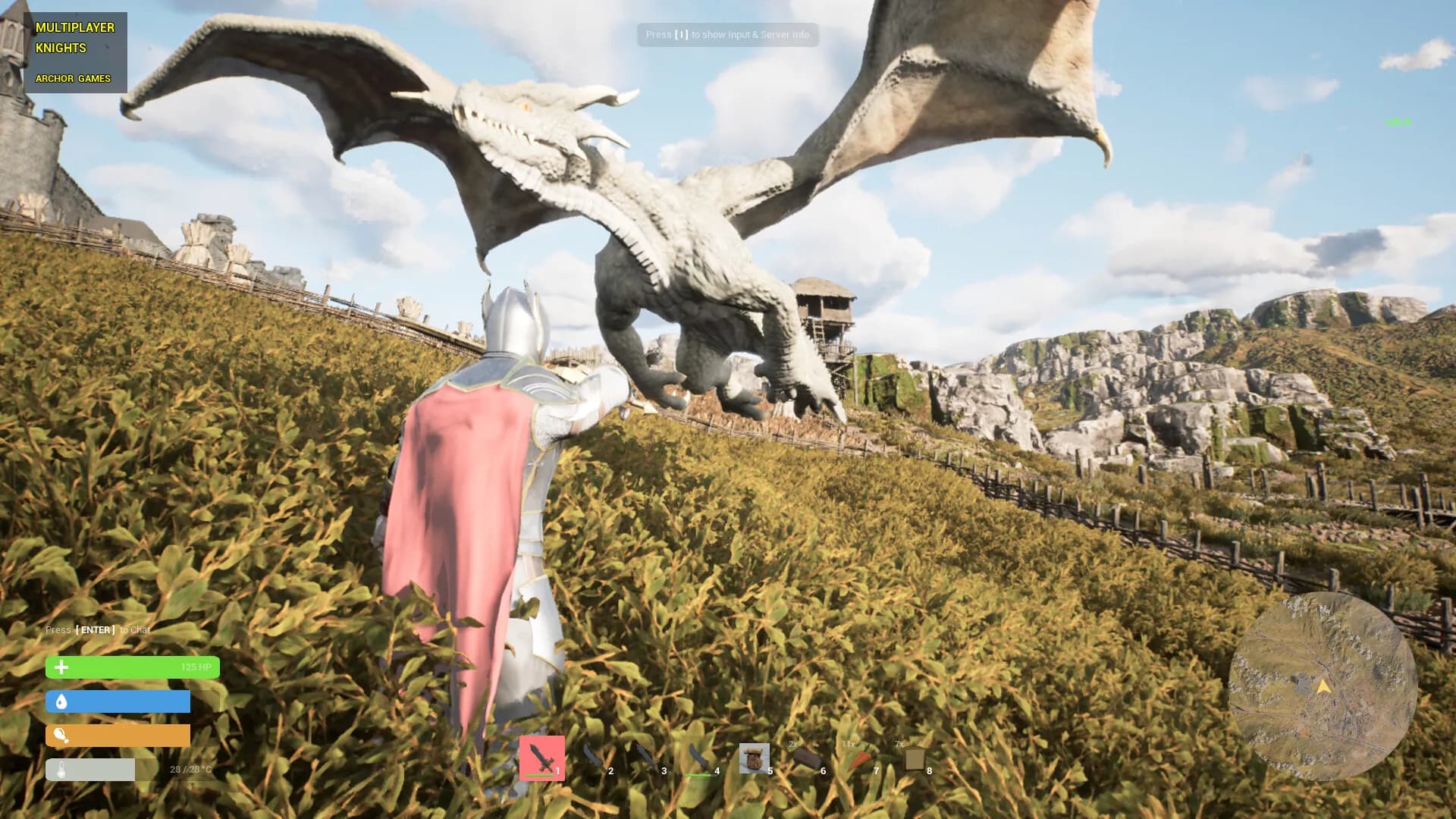Open Input & Server Info from the top banner
This screenshot has height=819, width=1456.
(x=727, y=35)
